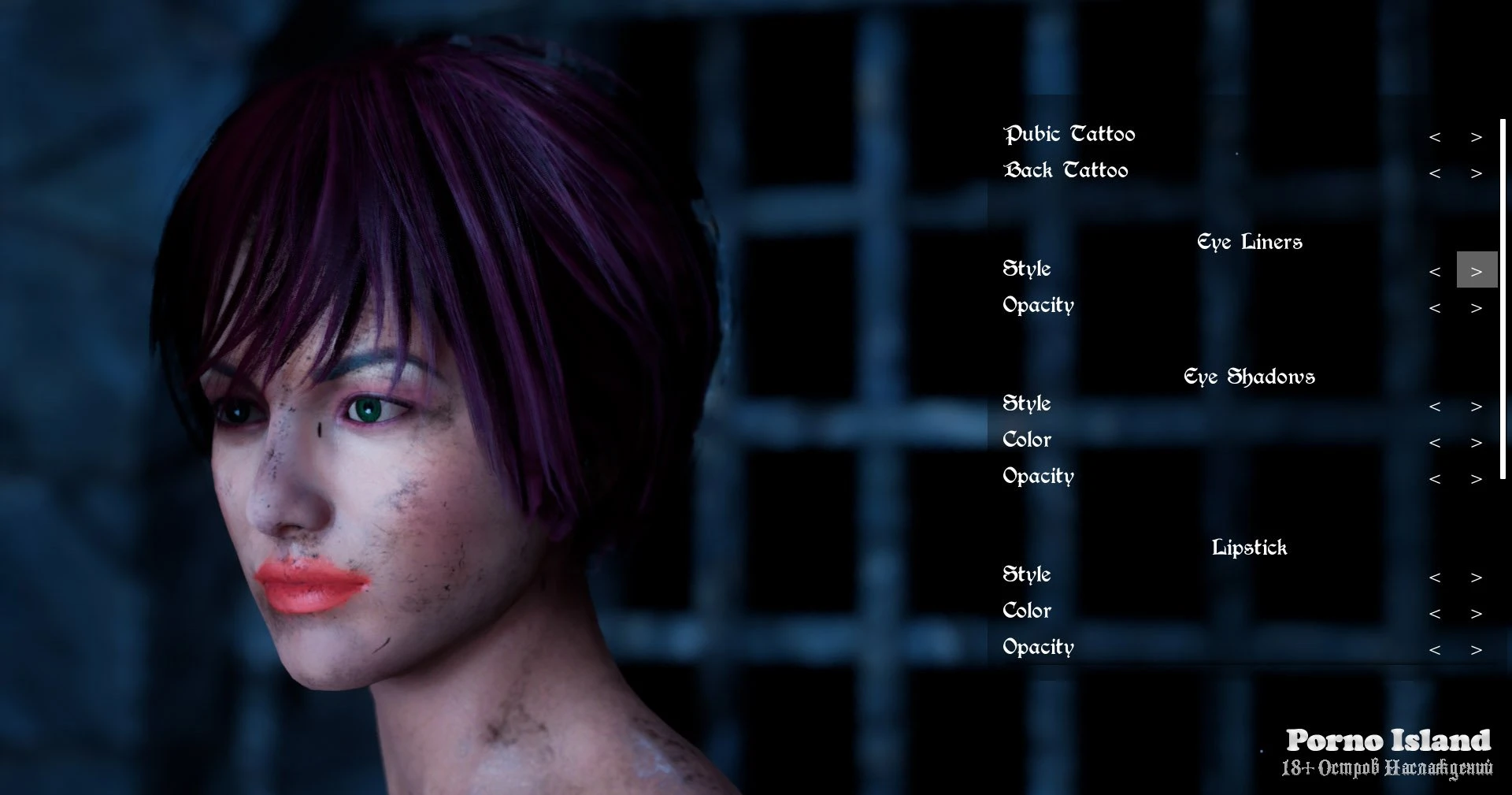This screenshot has width=1512, height=795.
Task: Change to next Lipstick color
Action: click(x=1477, y=614)
